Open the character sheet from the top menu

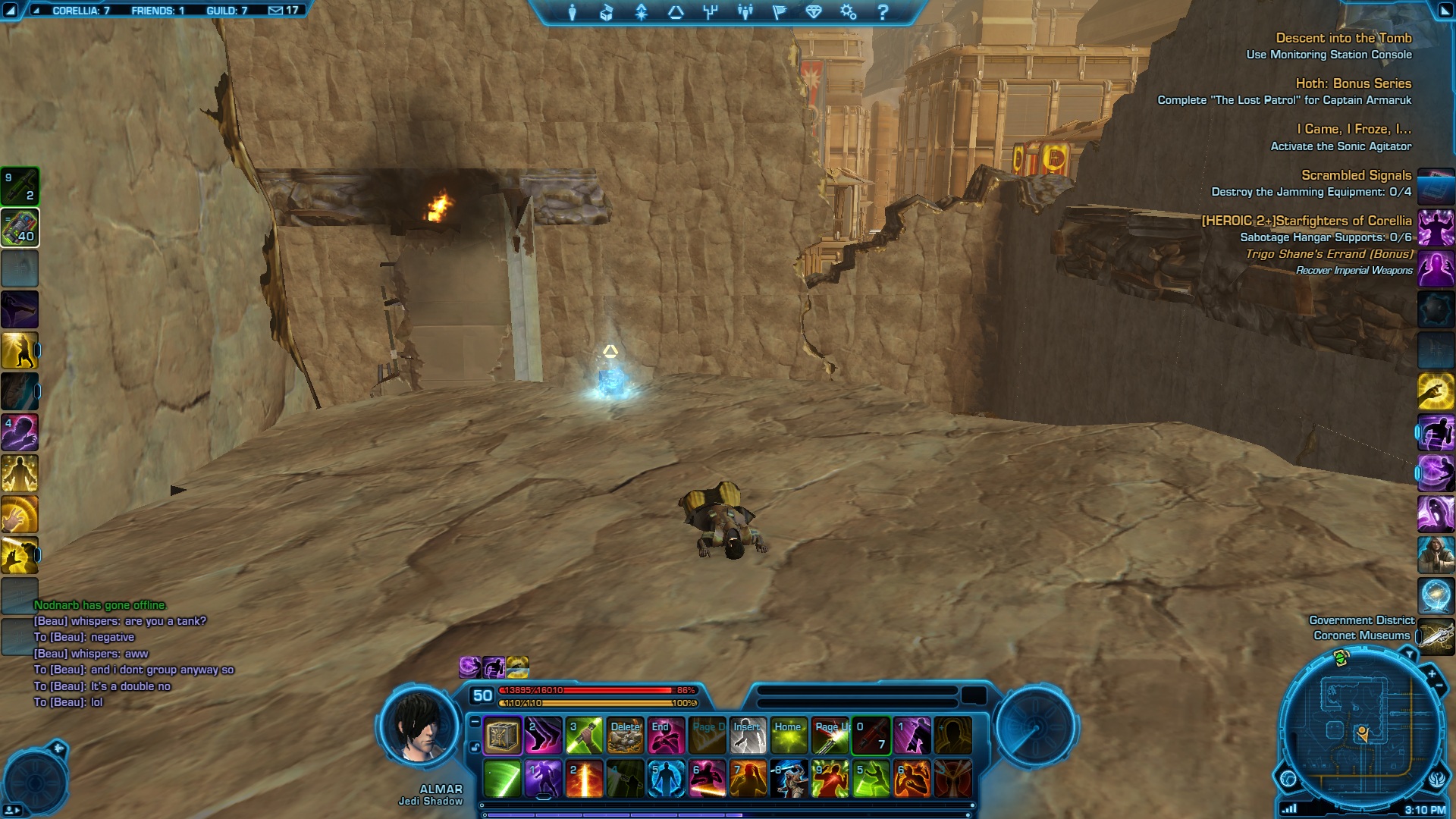click(x=573, y=12)
